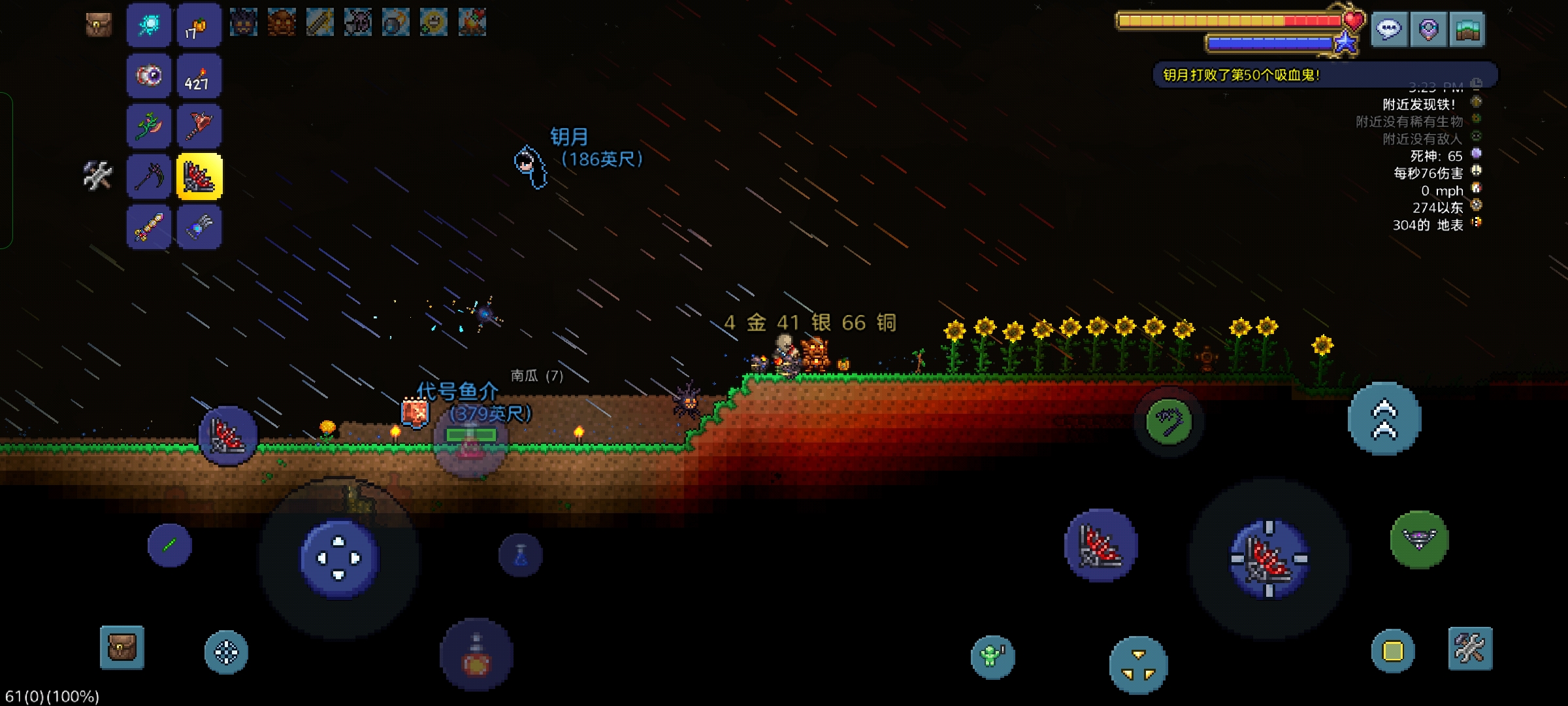The height and width of the screenshot is (706, 1568).
Task: Select the torch stack of 427
Action: [x=199, y=76]
